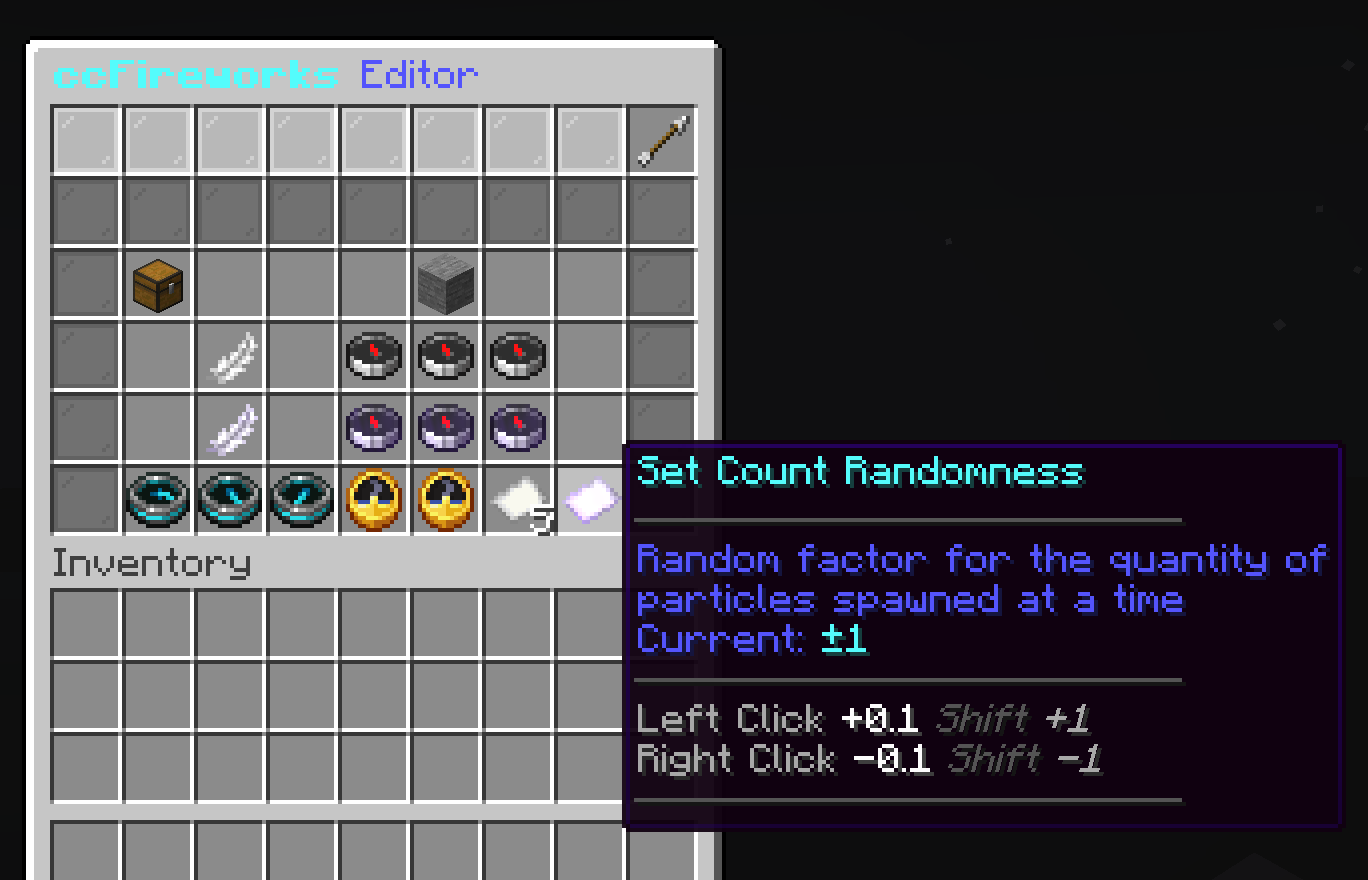The height and width of the screenshot is (880, 1368).
Task: Select the single white dye item beside the stack
Action: pyautogui.click(x=589, y=498)
